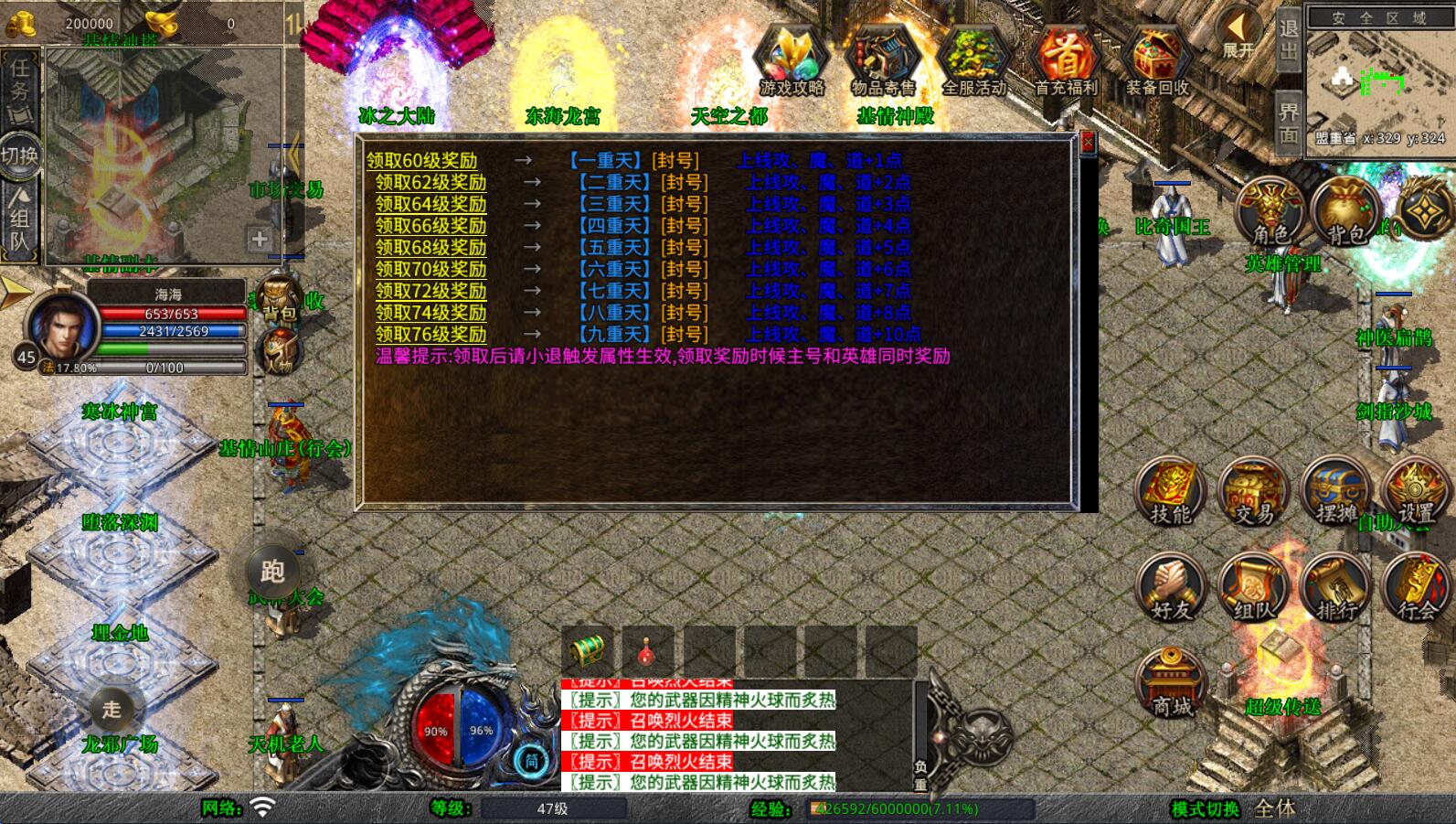The image size is (1456, 824).
Task: Open the 游戏攻略 game guide icon
Action: pyautogui.click(x=792, y=59)
